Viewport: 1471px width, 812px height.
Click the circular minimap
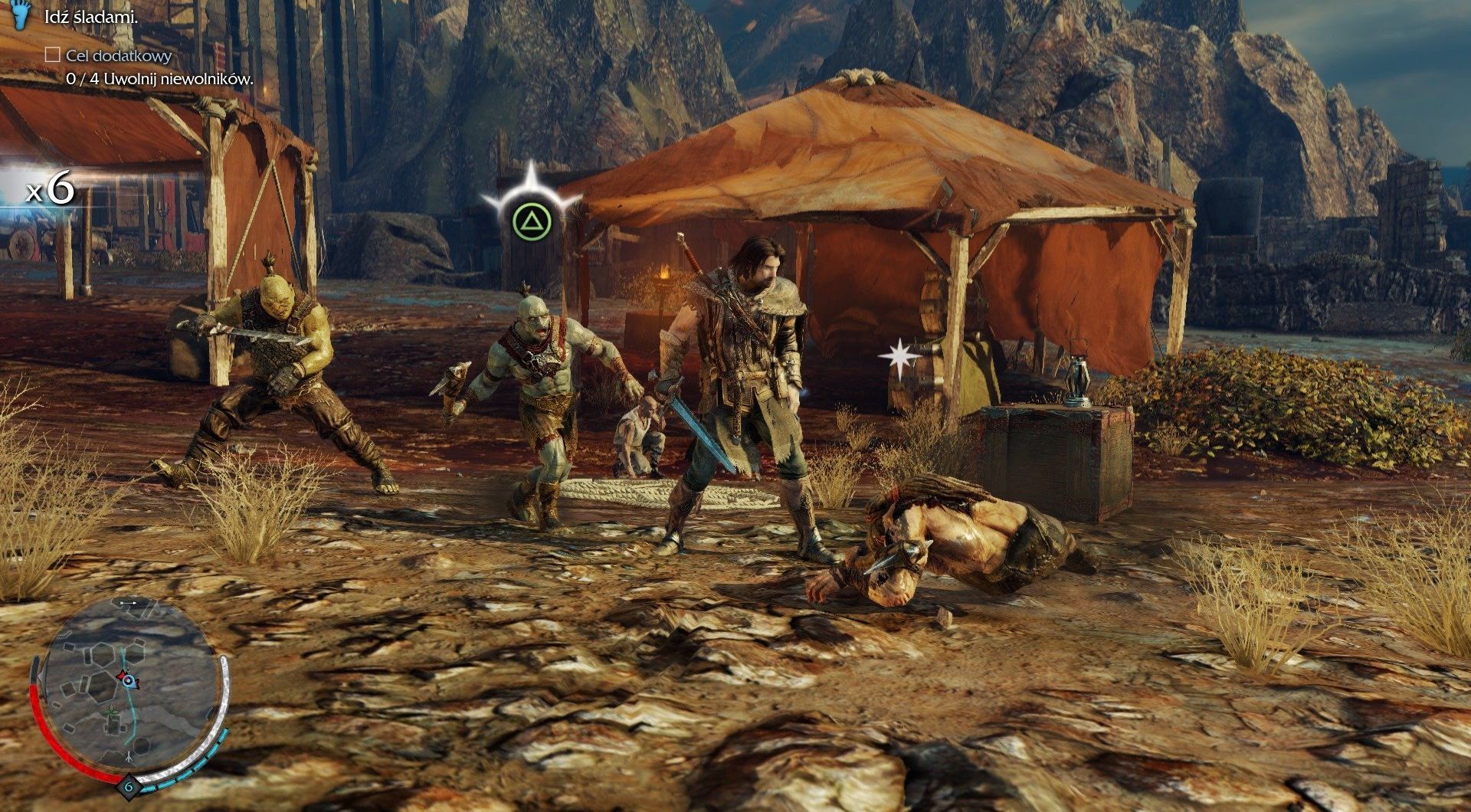coord(129,682)
